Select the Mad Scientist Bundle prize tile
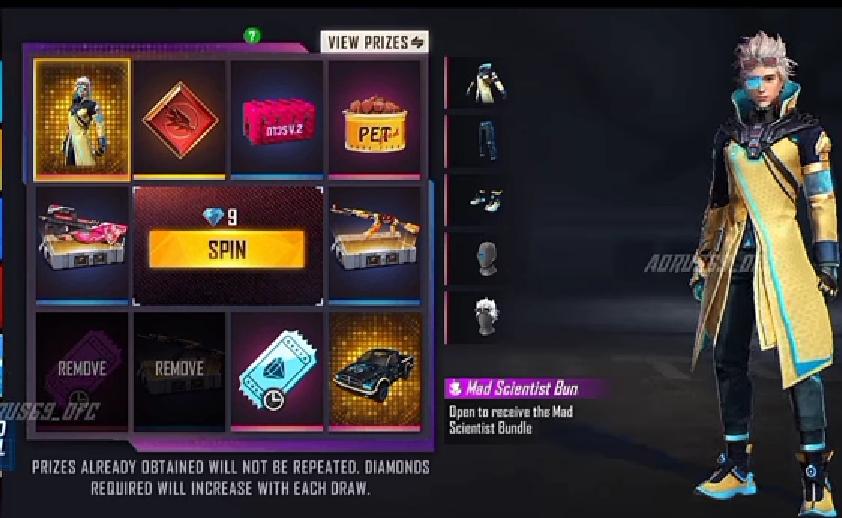The width and height of the screenshot is (842, 518). (x=82, y=118)
